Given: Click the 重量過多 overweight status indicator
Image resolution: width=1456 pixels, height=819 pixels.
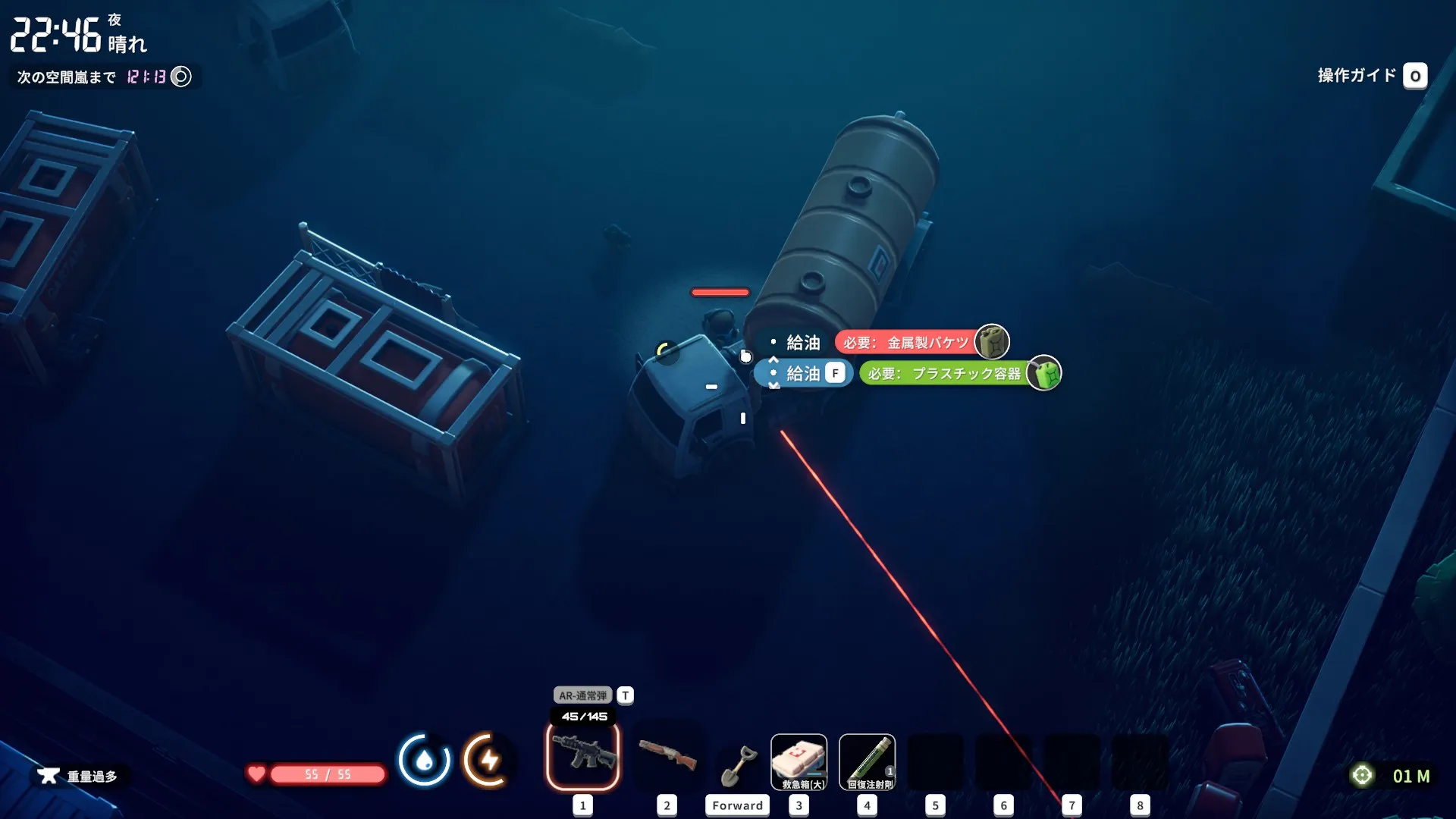Looking at the screenshot, I should [80, 776].
